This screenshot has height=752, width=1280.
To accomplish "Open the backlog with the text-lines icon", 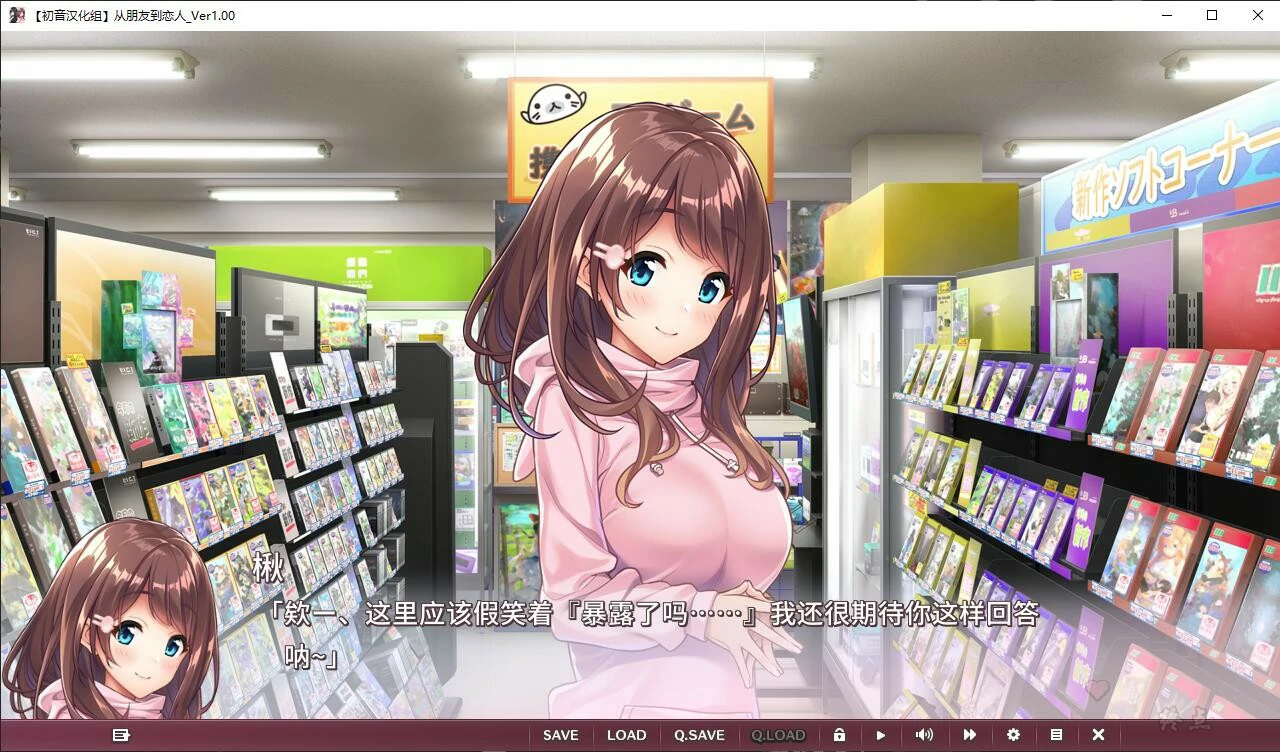I will click(x=1058, y=735).
